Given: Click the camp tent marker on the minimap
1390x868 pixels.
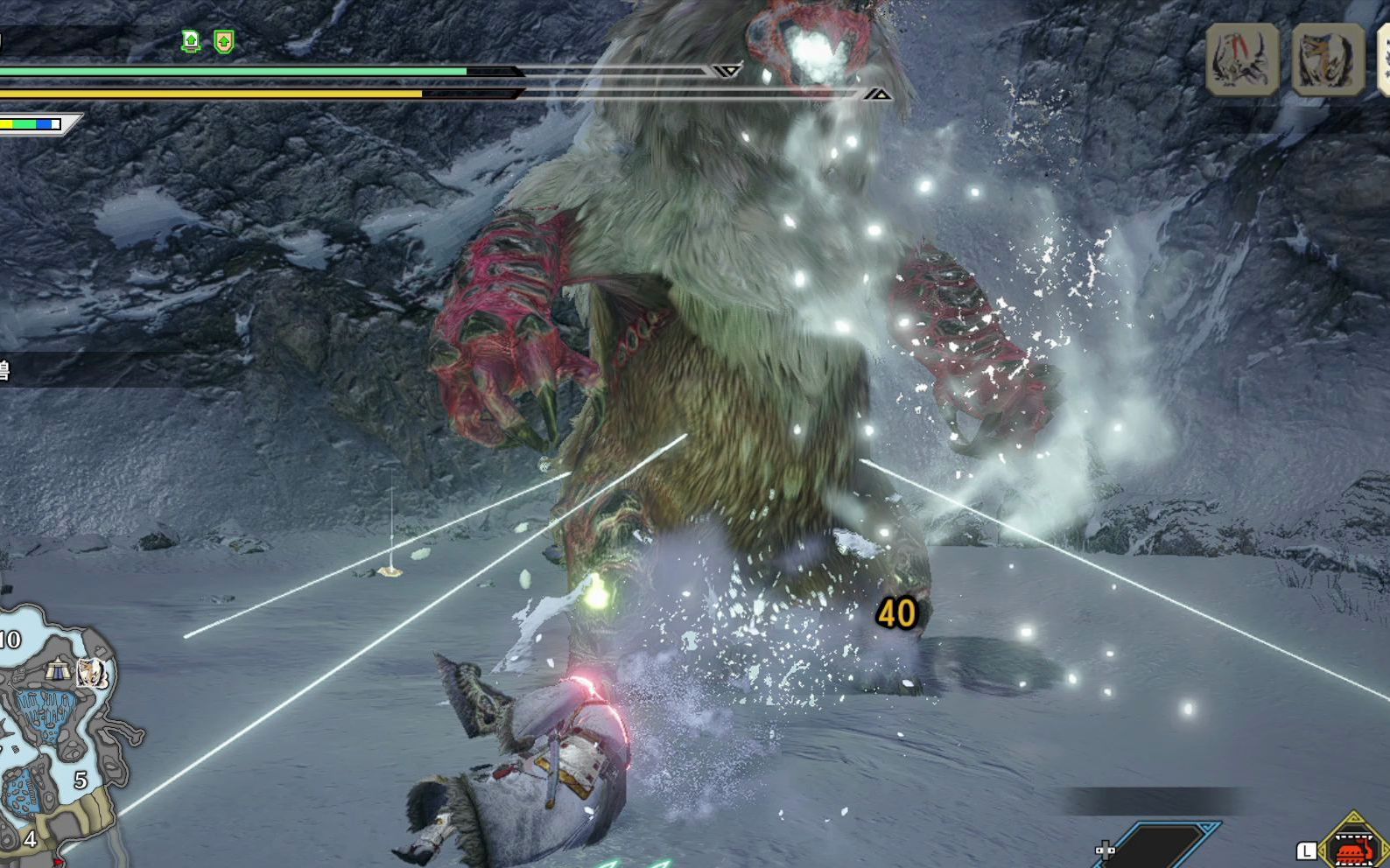Looking at the screenshot, I should pyautogui.click(x=59, y=670).
